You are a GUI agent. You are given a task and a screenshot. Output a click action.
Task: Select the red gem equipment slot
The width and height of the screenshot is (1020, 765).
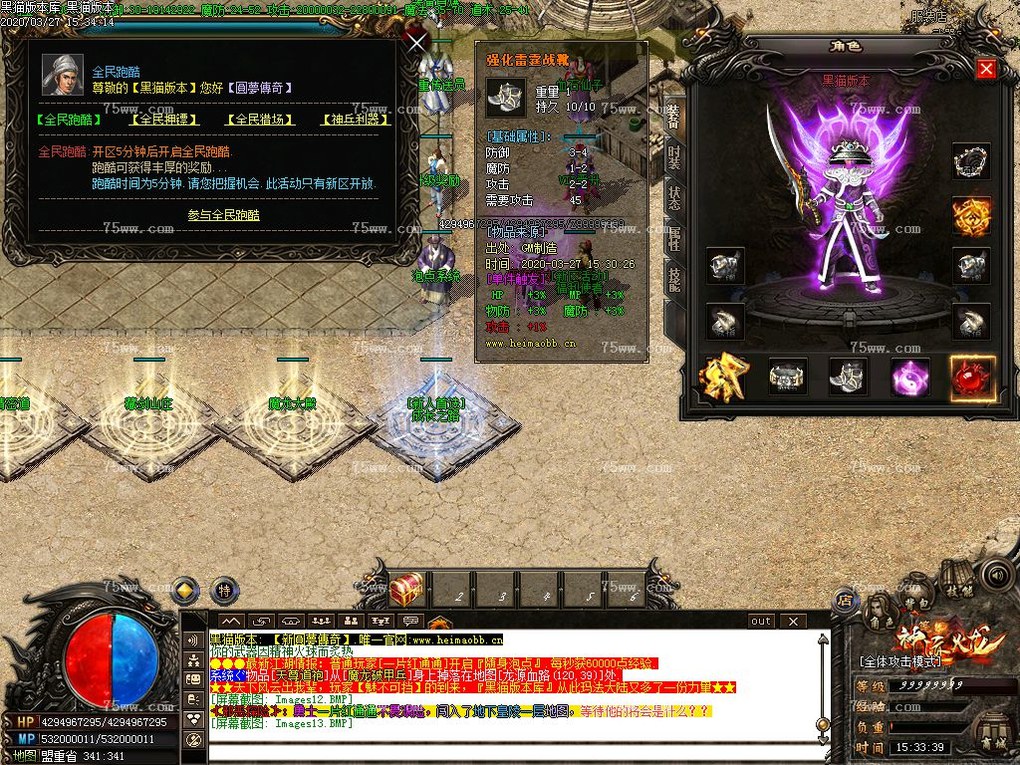pos(971,377)
